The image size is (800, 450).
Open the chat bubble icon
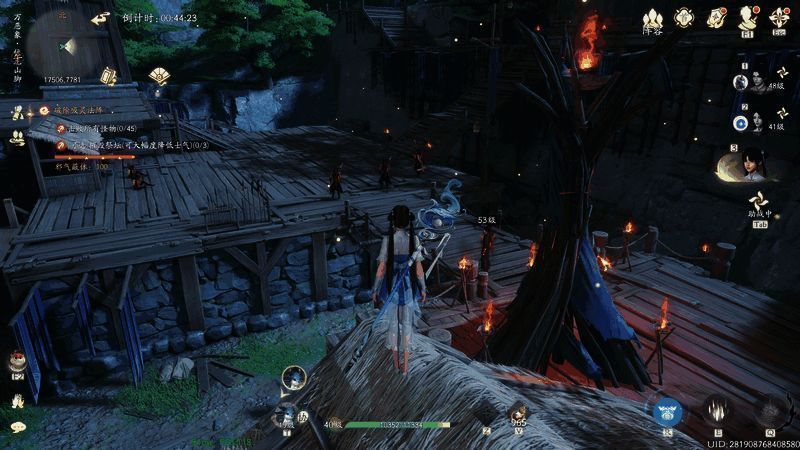(17, 427)
